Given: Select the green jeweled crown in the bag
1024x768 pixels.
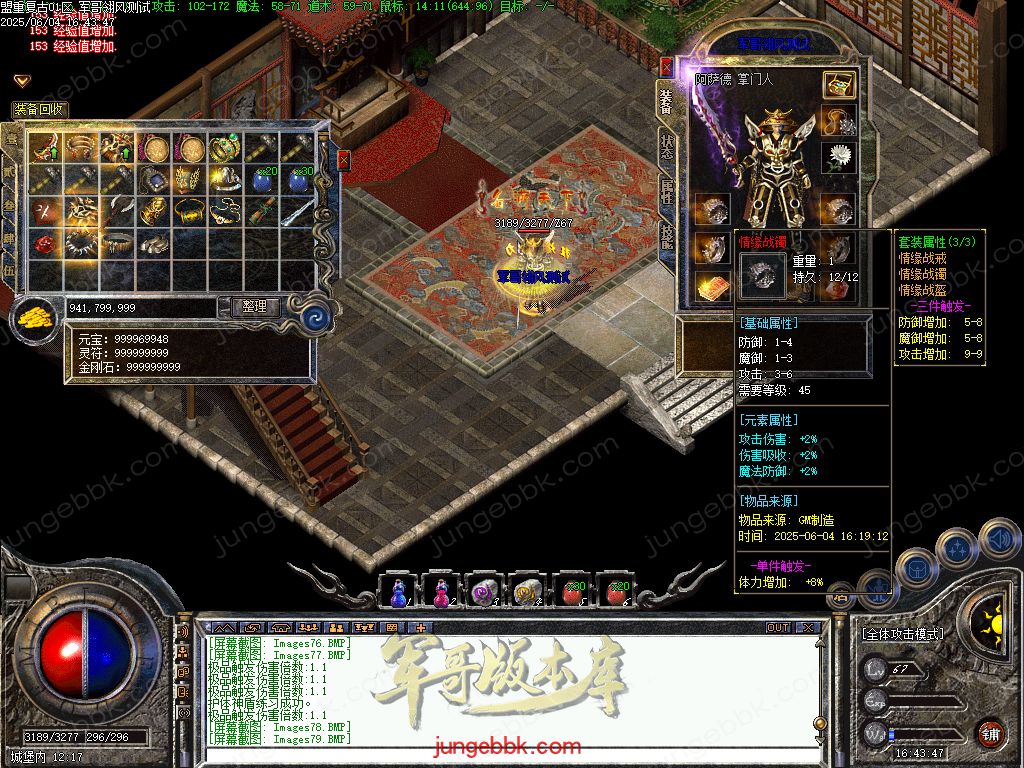Looking at the screenshot, I should [226, 149].
